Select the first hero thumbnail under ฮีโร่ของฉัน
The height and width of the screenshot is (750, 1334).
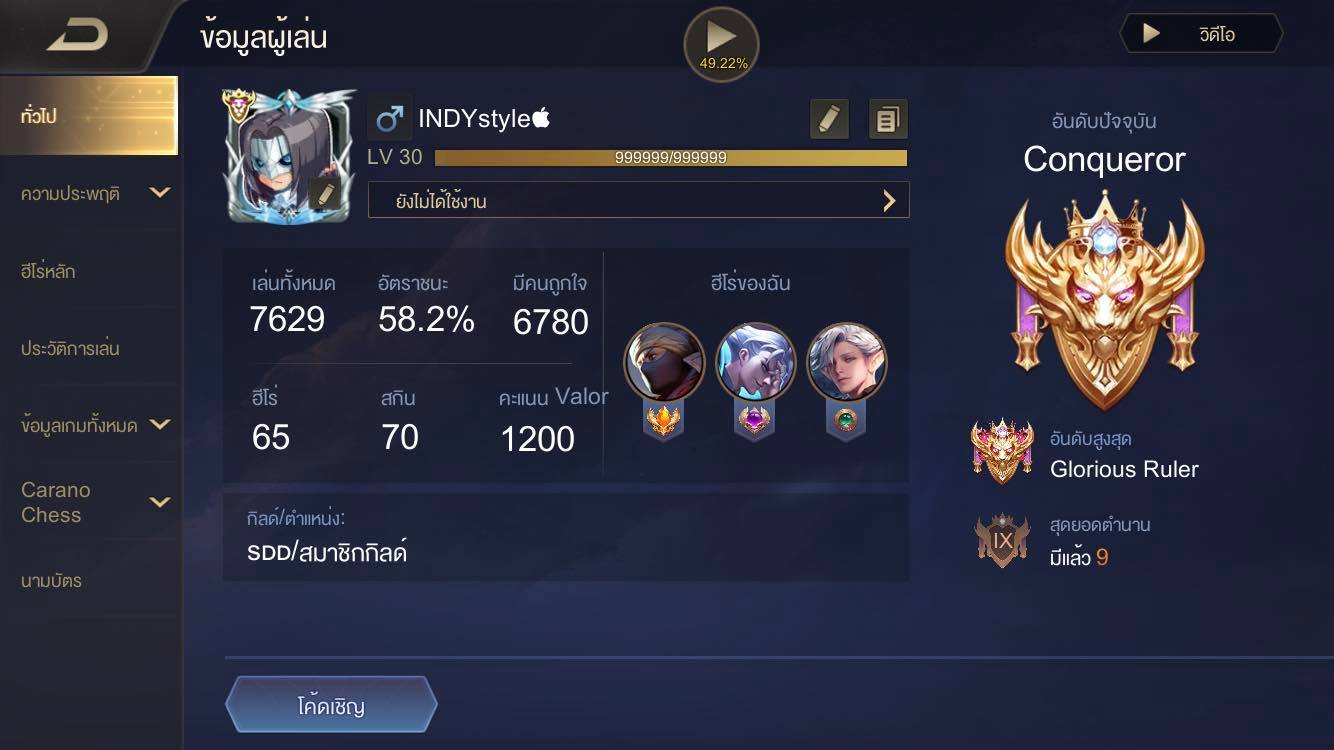click(x=664, y=362)
